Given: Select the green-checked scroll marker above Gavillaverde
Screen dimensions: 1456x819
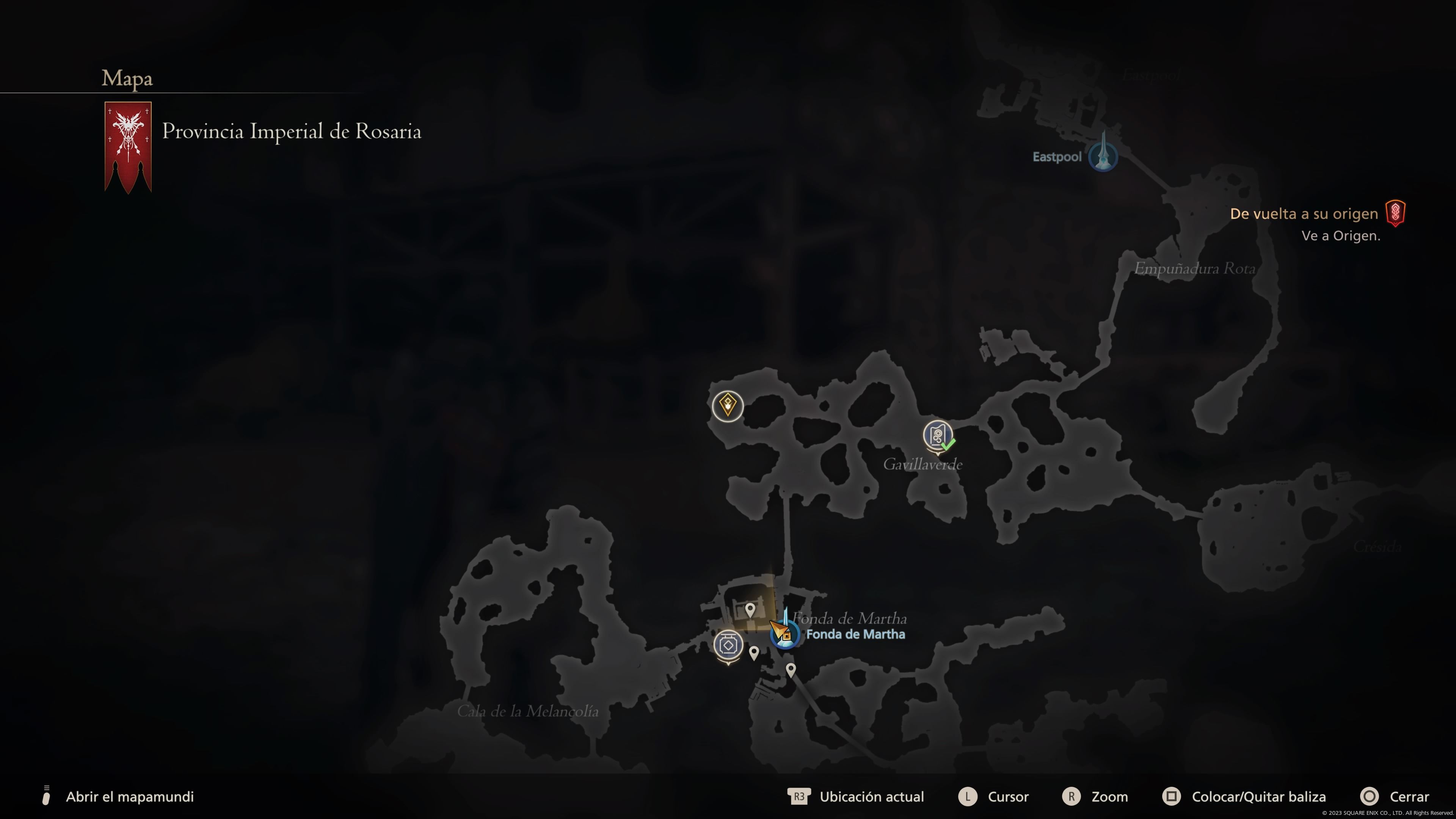Looking at the screenshot, I should tap(938, 436).
